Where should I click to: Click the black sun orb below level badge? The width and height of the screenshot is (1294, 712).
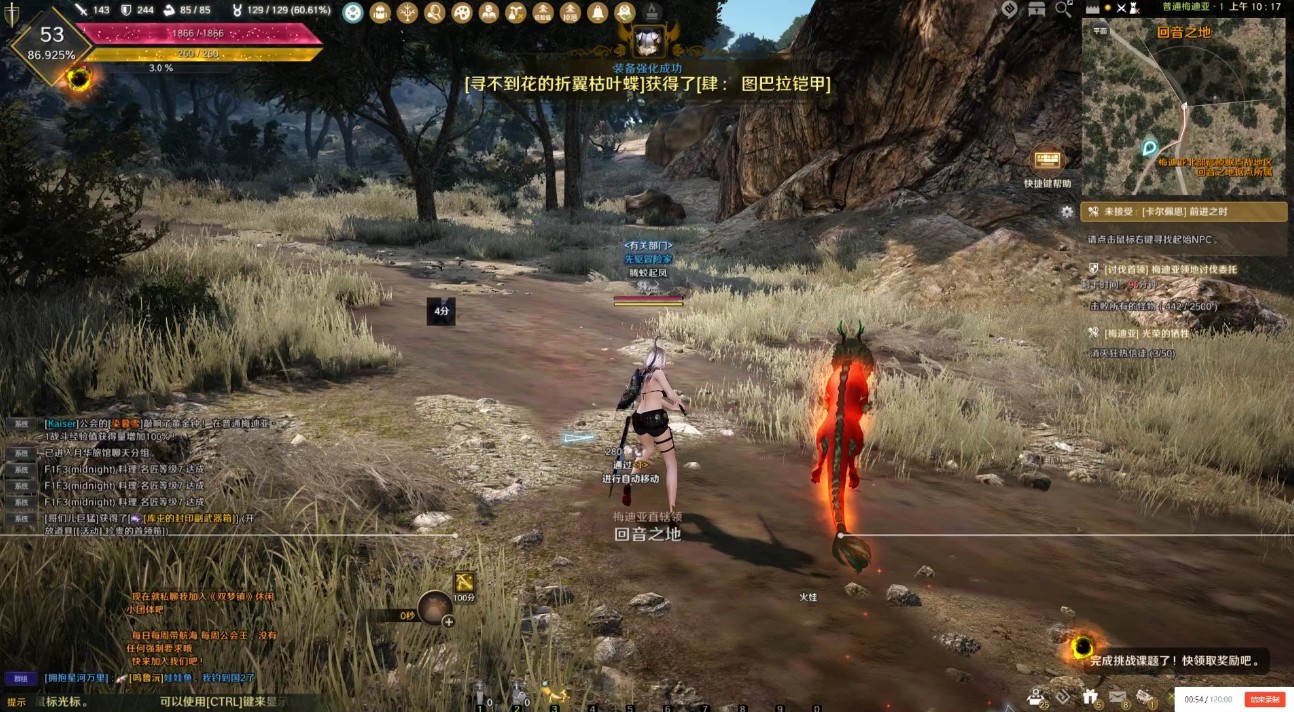tap(78, 79)
